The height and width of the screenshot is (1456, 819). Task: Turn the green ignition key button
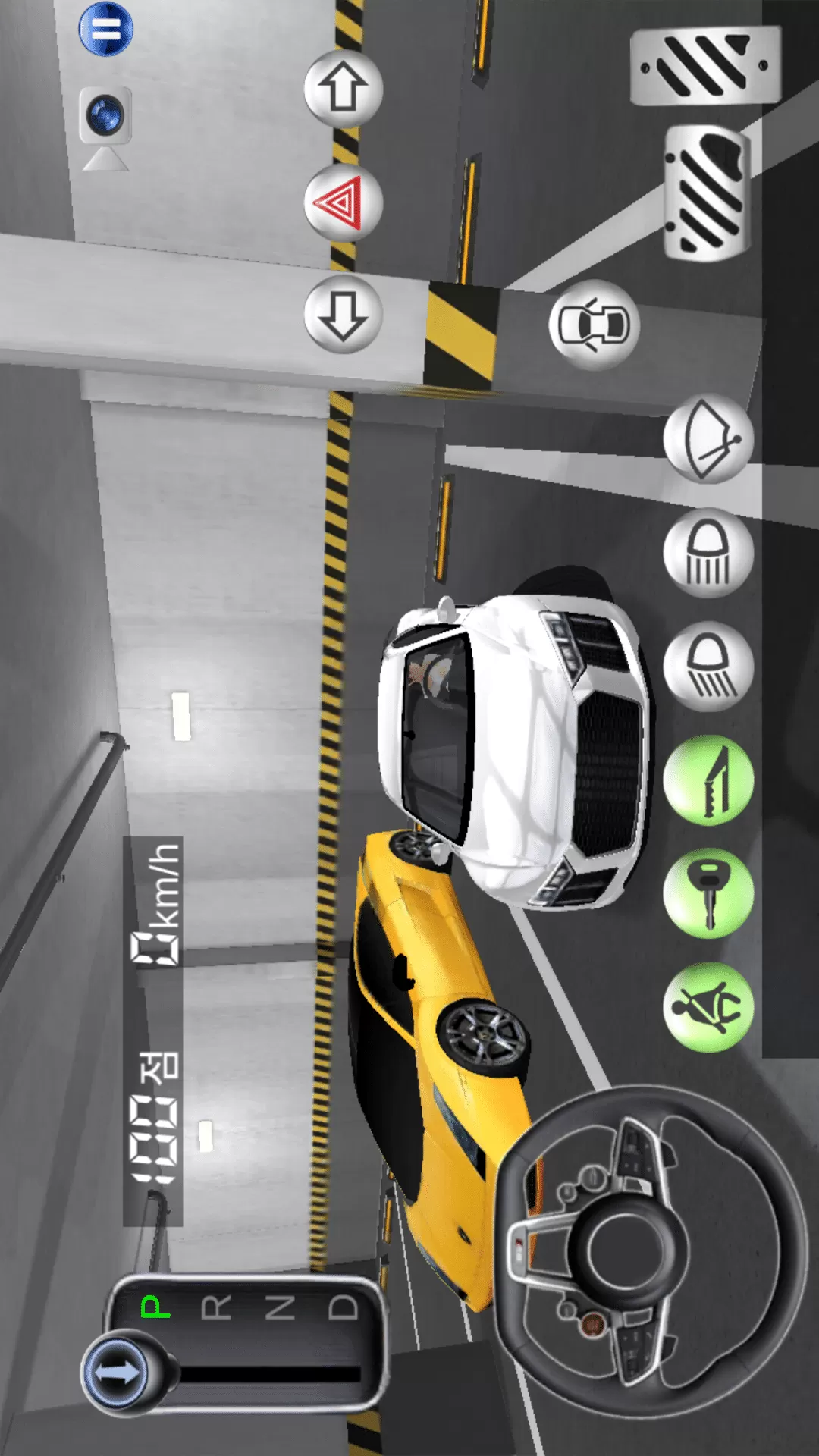pyautogui.click(x=708, y=893)
